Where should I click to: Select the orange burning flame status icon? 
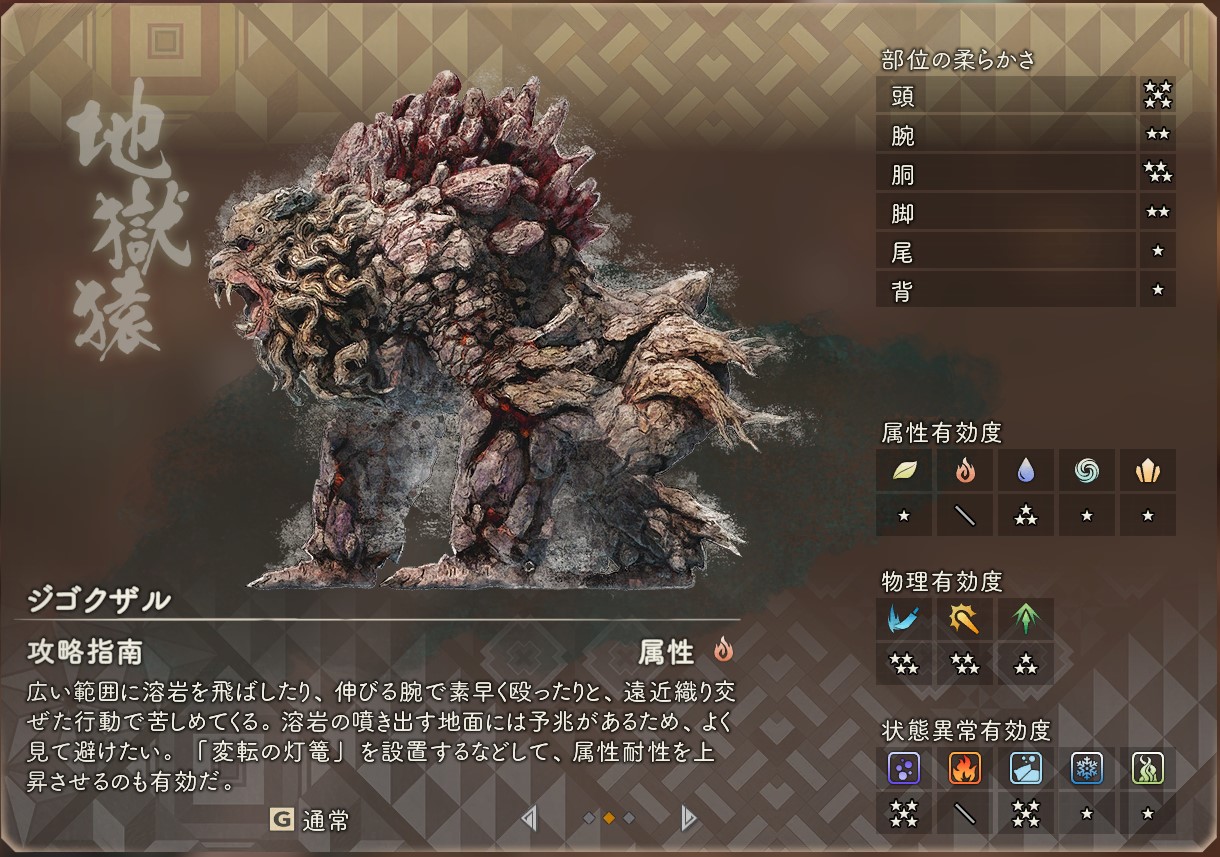pos(965,768)
